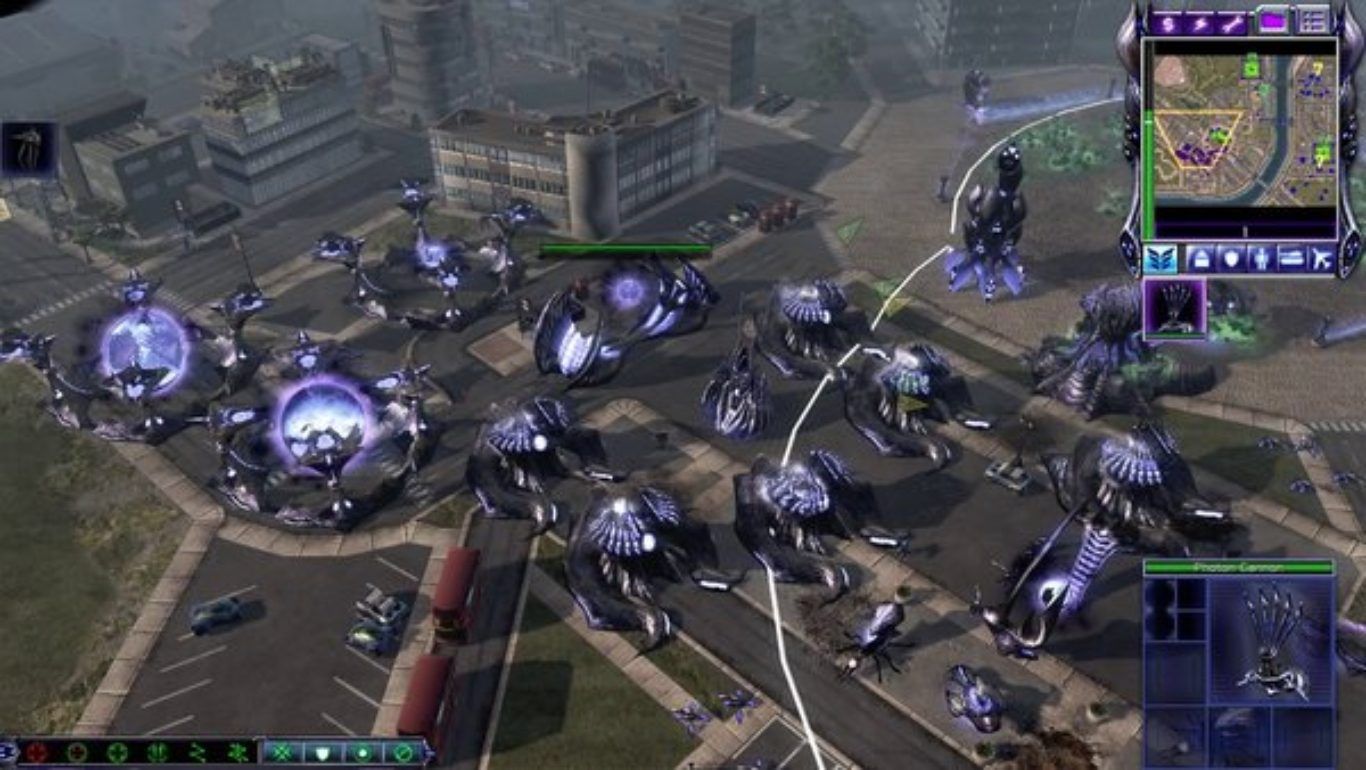Switch to the shield defense structures tab

(1231, 259)
